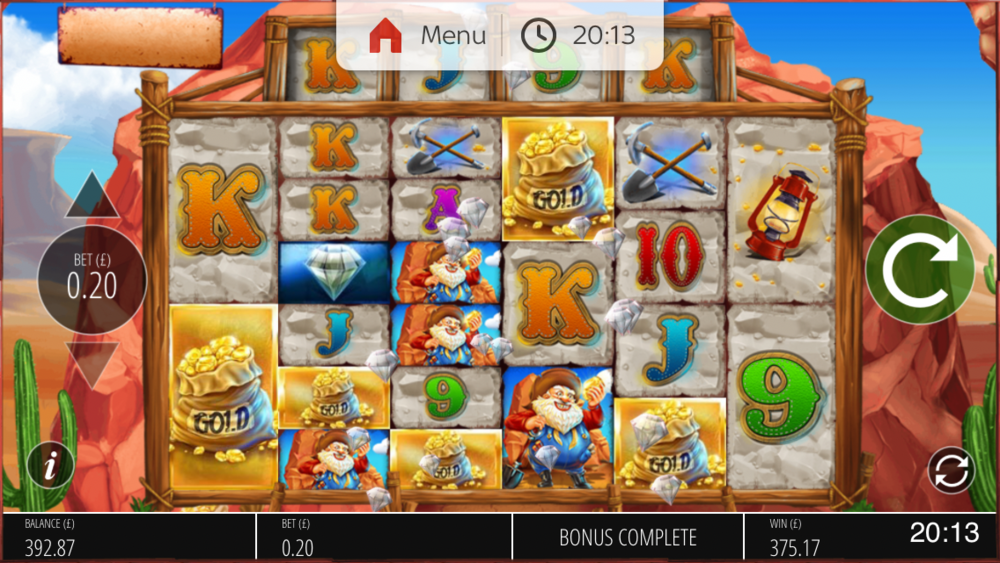Activate the autoplay circular arrows button
This screenshot has height=563, width=1000.
point(949,468)
